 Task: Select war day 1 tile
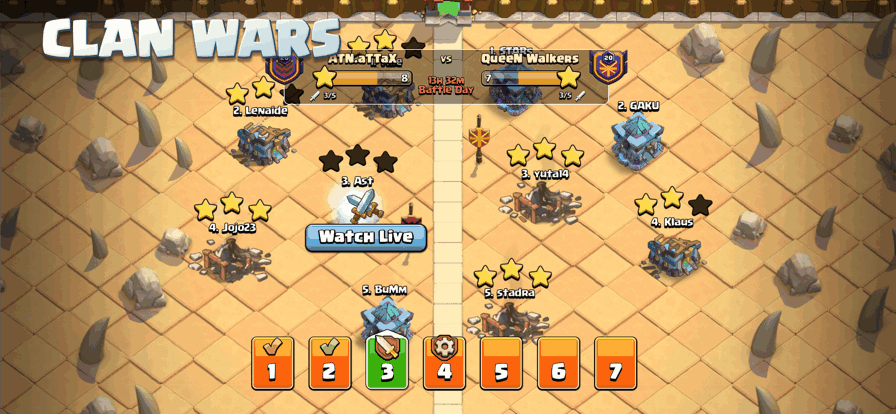[272, 364]
